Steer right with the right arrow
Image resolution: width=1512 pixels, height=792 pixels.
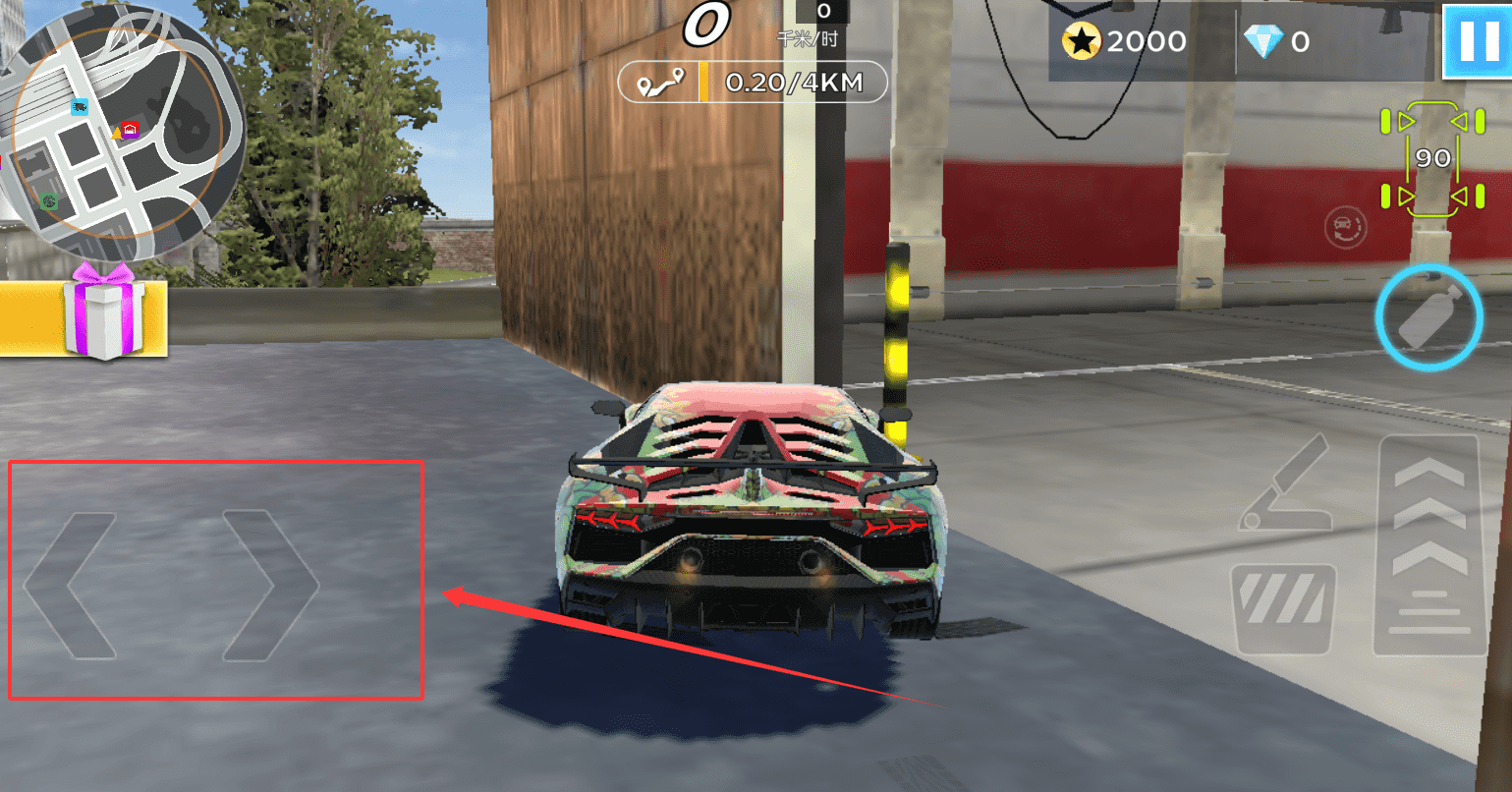click(x=270, y=585)
